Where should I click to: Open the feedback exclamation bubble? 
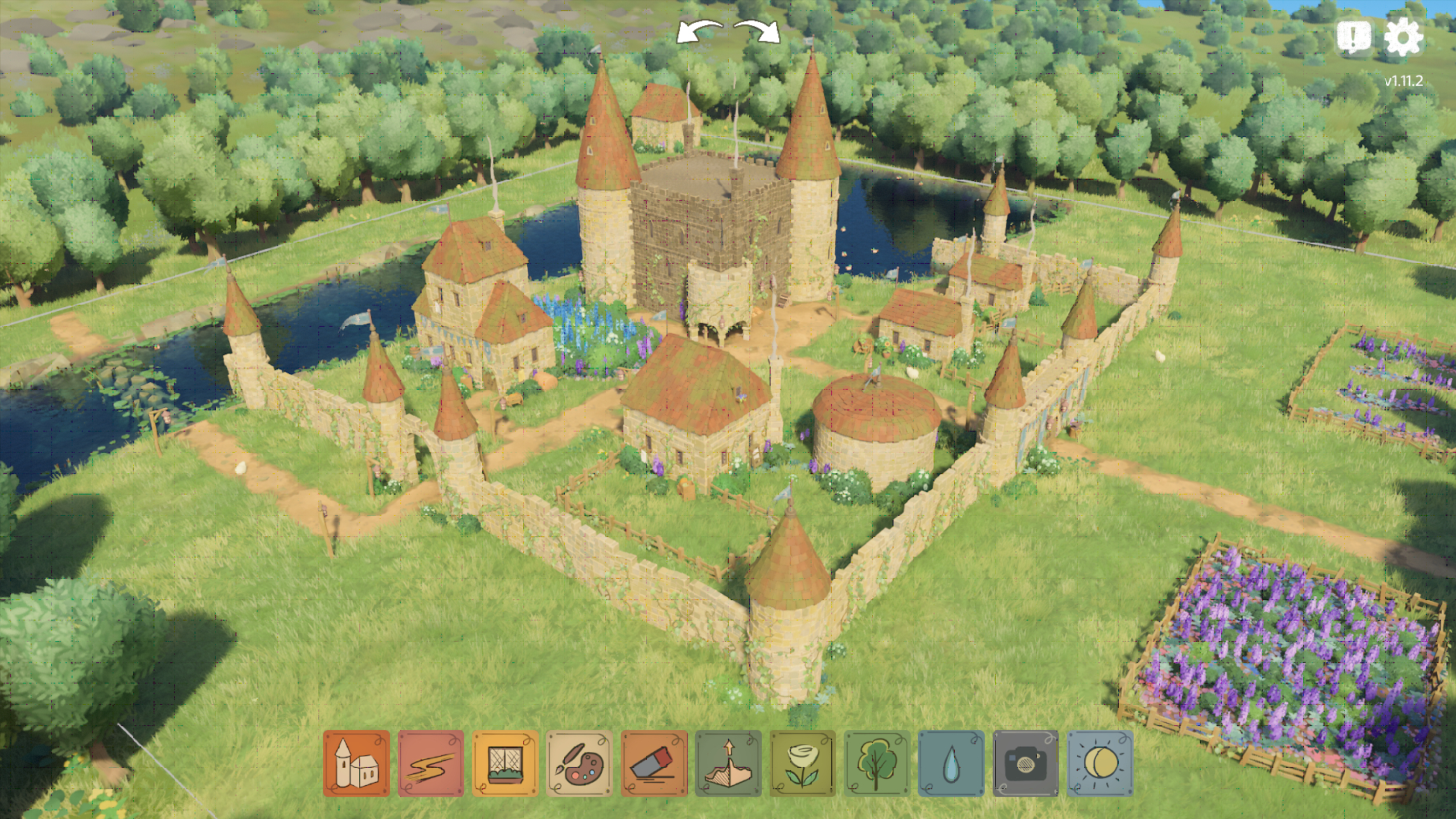[1354, 36]
